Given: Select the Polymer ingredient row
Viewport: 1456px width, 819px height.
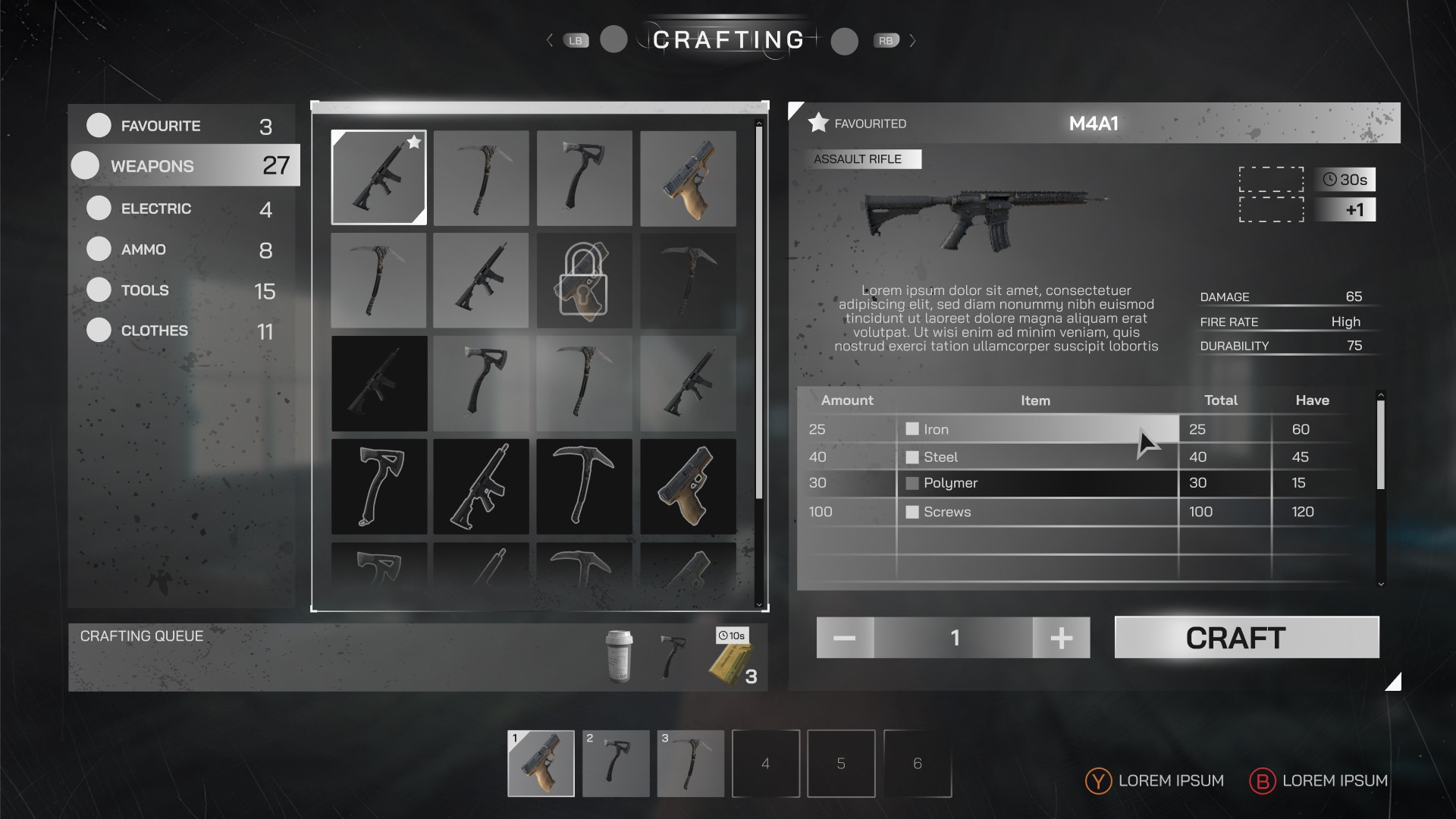Looking at the screenshot, I should pyautogui.click(x=1036, y=483).
